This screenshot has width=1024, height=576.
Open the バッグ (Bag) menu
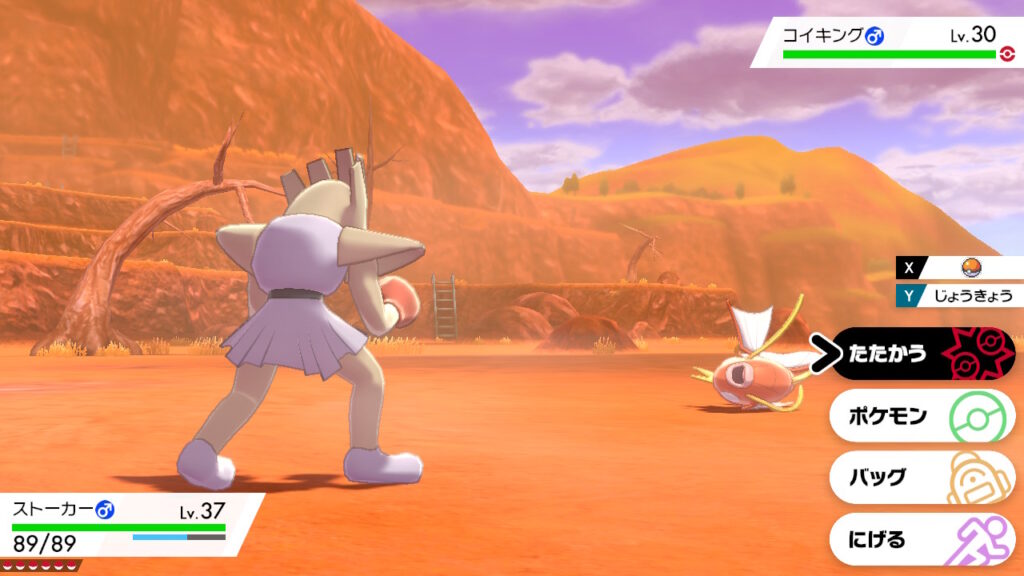coord(920,478)
